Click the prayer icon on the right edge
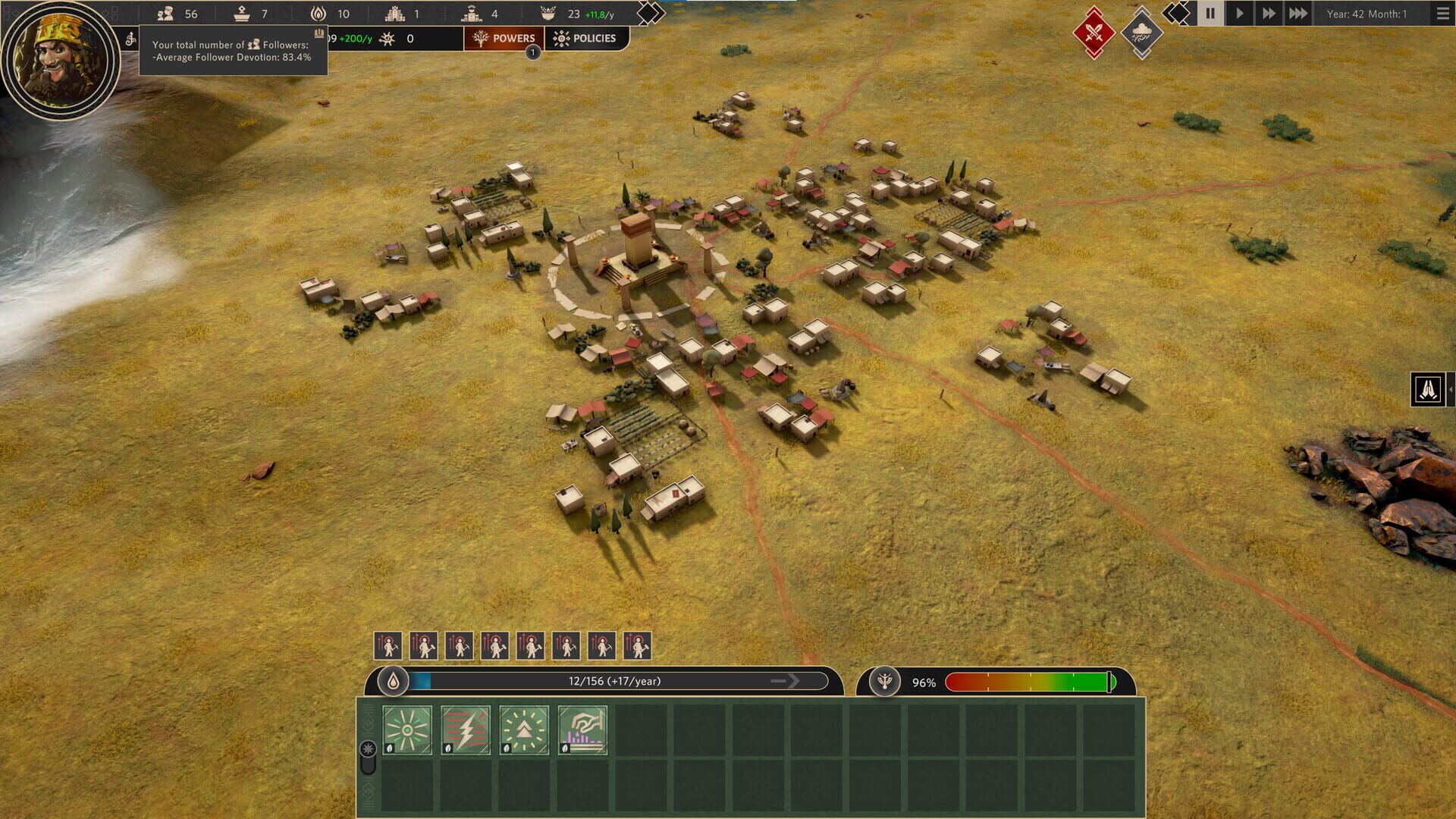 pos(1427,388)
